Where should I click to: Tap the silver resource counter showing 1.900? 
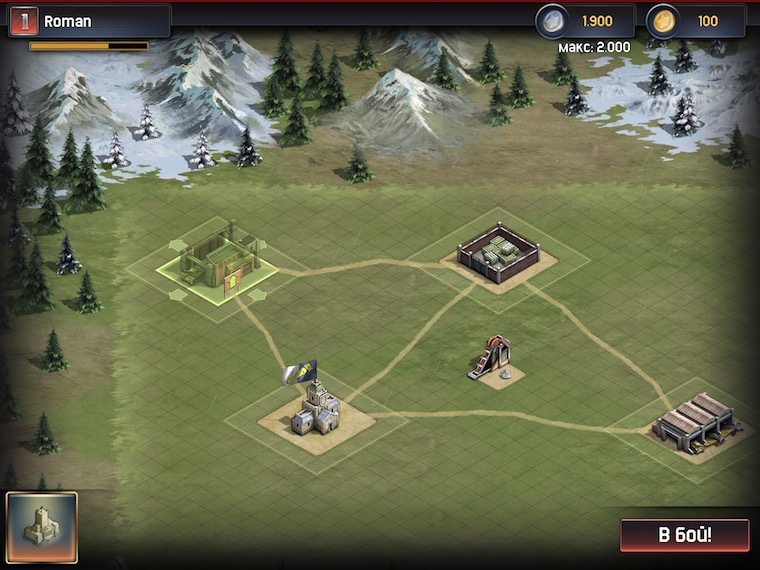coord(585,21)
